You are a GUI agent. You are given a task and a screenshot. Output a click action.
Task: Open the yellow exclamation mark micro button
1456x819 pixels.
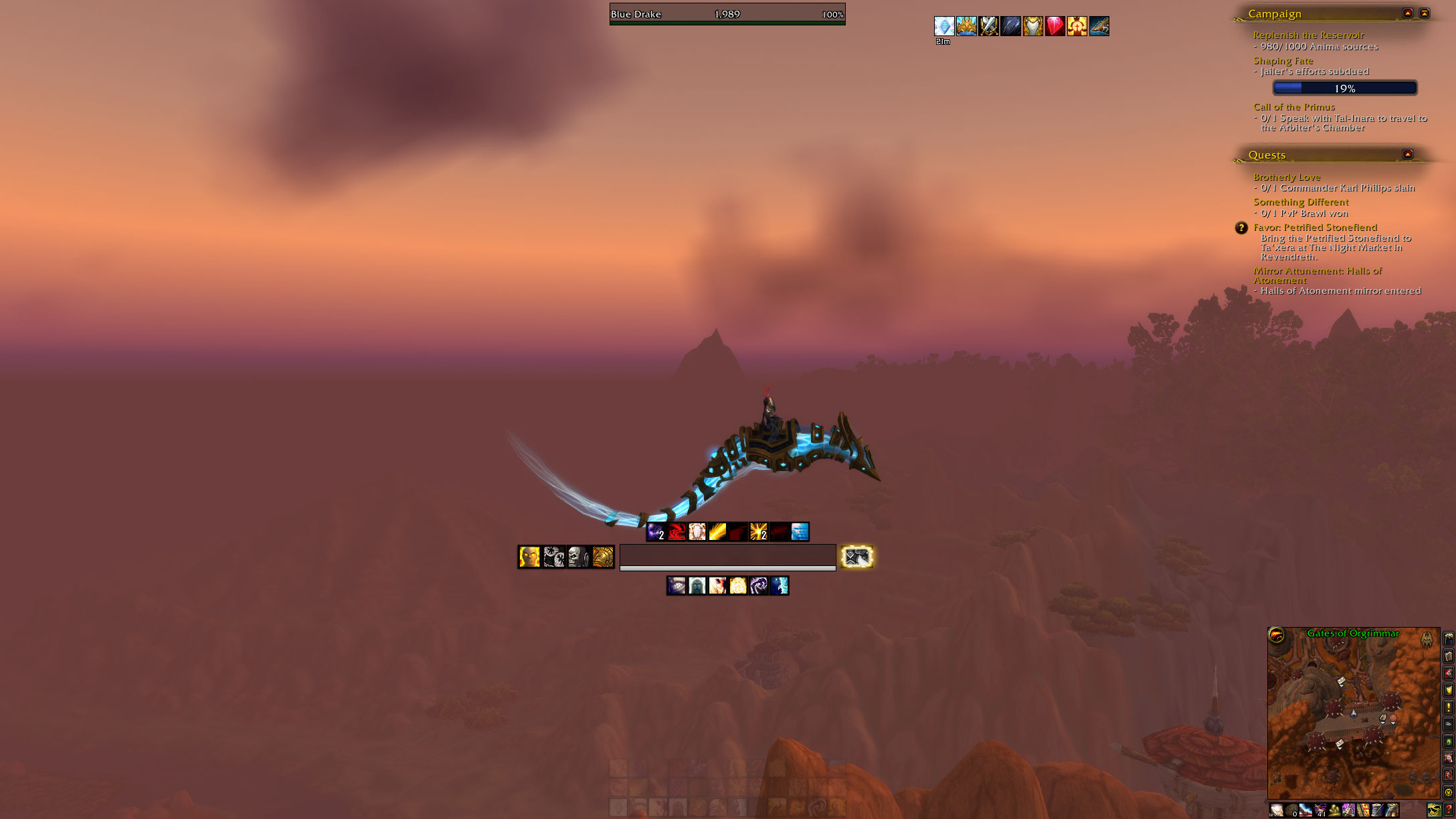coord(1449,707)
